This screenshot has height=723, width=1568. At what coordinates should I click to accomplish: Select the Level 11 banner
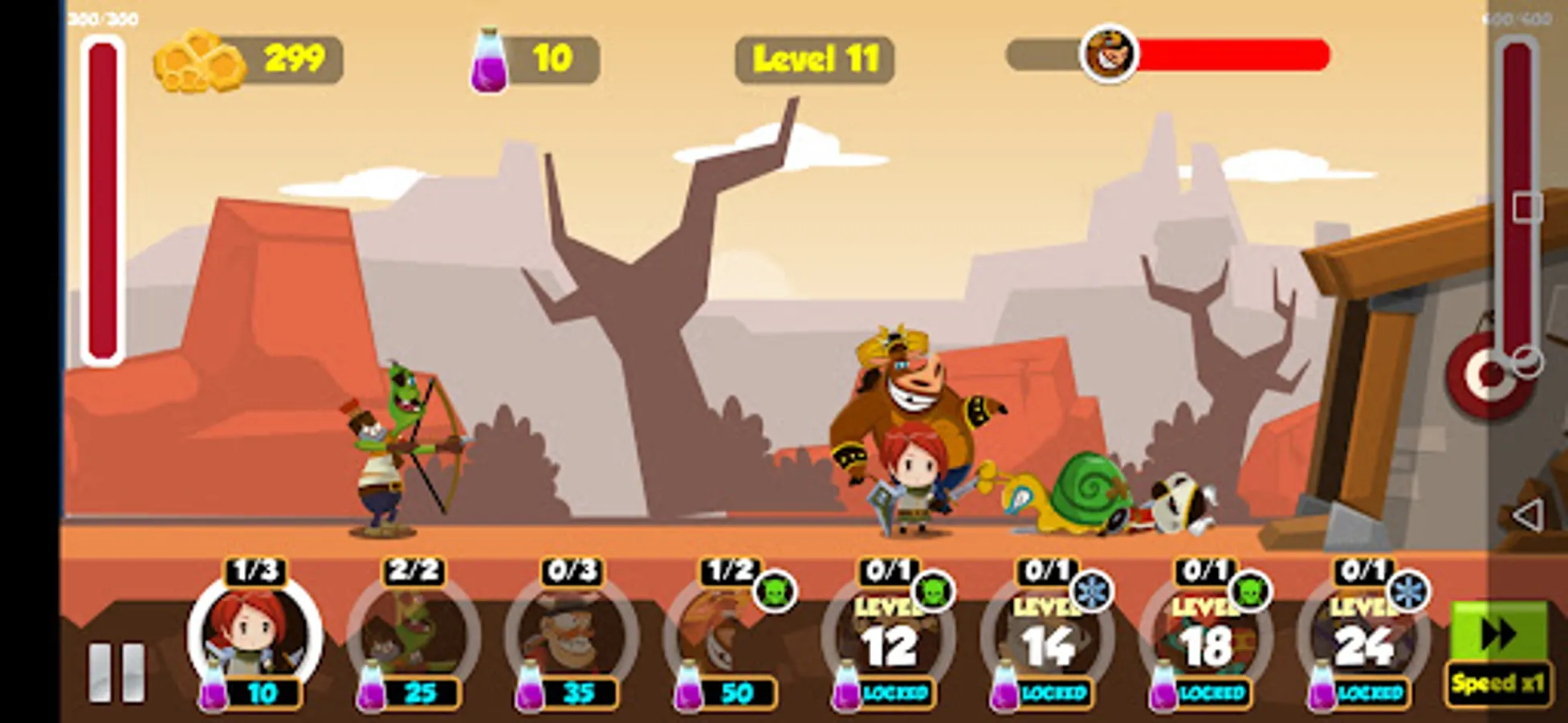pos(813,58)
